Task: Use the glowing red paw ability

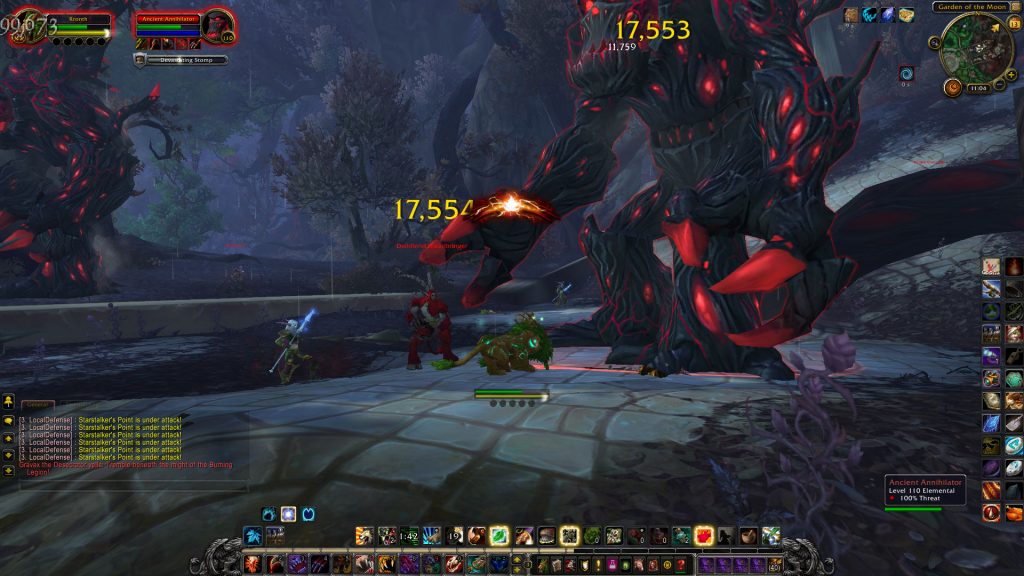Action: [x=703, y=536]
